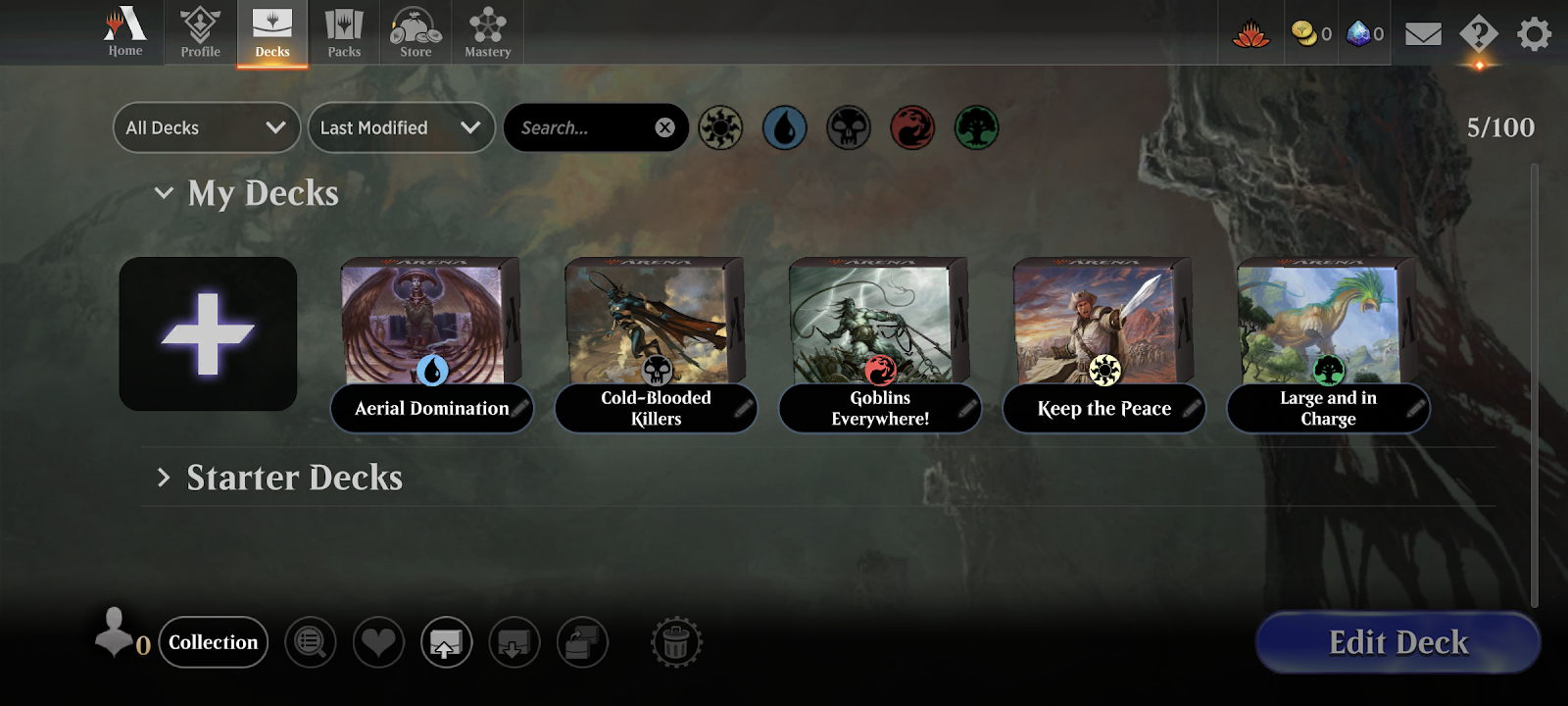Open the Mastery page
Viewport: 1568px width, 706px height.
click(487, 32)
